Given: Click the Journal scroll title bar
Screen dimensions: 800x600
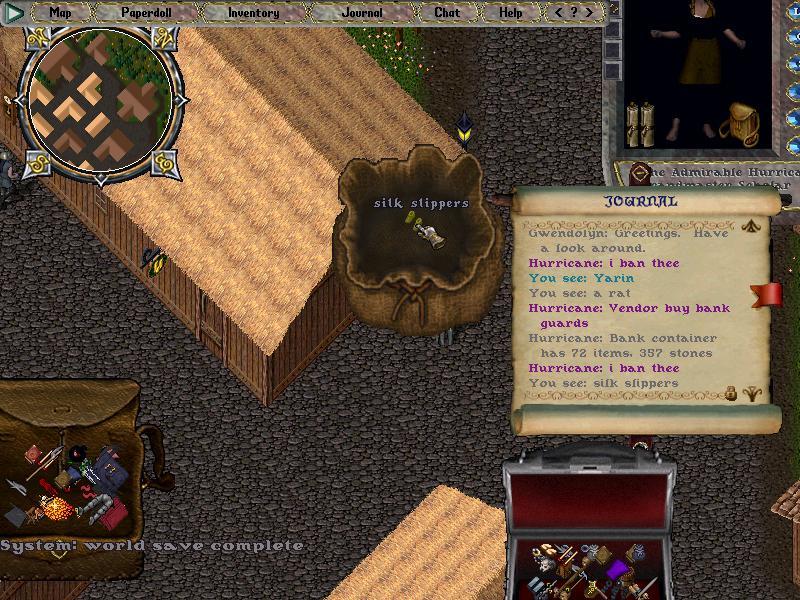Looking at the screenshot, I should (x=641, y=201).
